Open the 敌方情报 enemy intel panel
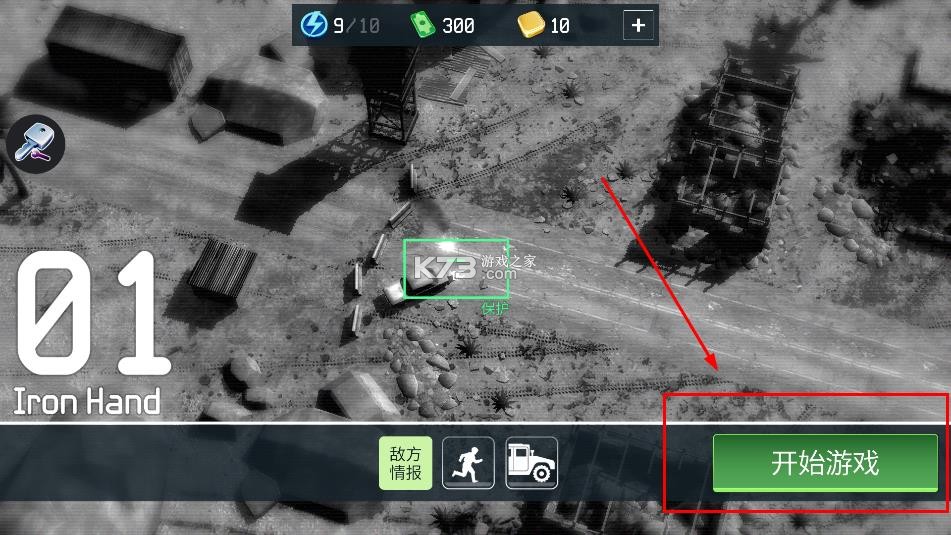 click(405, 463)
